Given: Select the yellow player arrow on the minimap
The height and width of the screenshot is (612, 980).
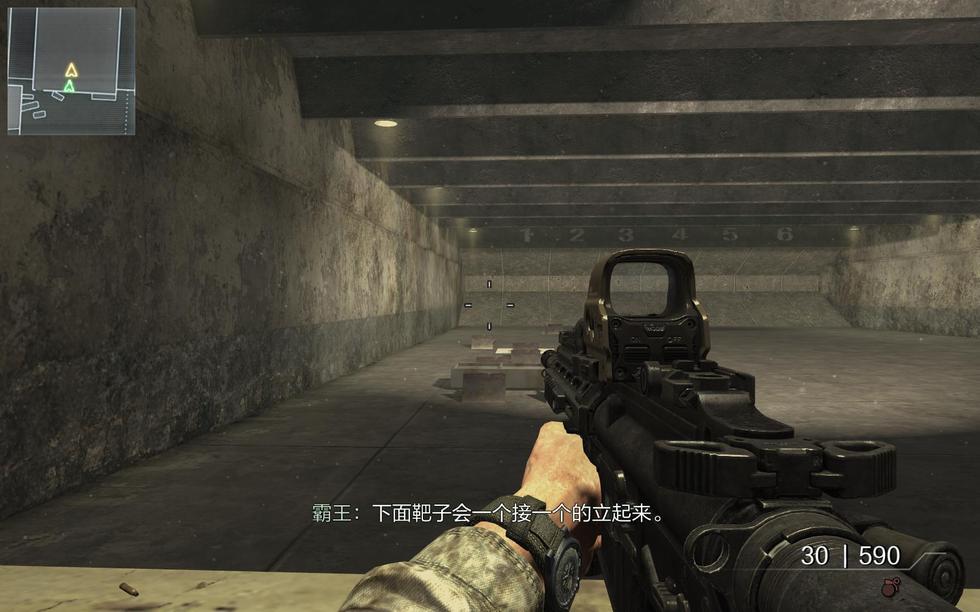Looking at the screenshot, I should click(71, 70).
